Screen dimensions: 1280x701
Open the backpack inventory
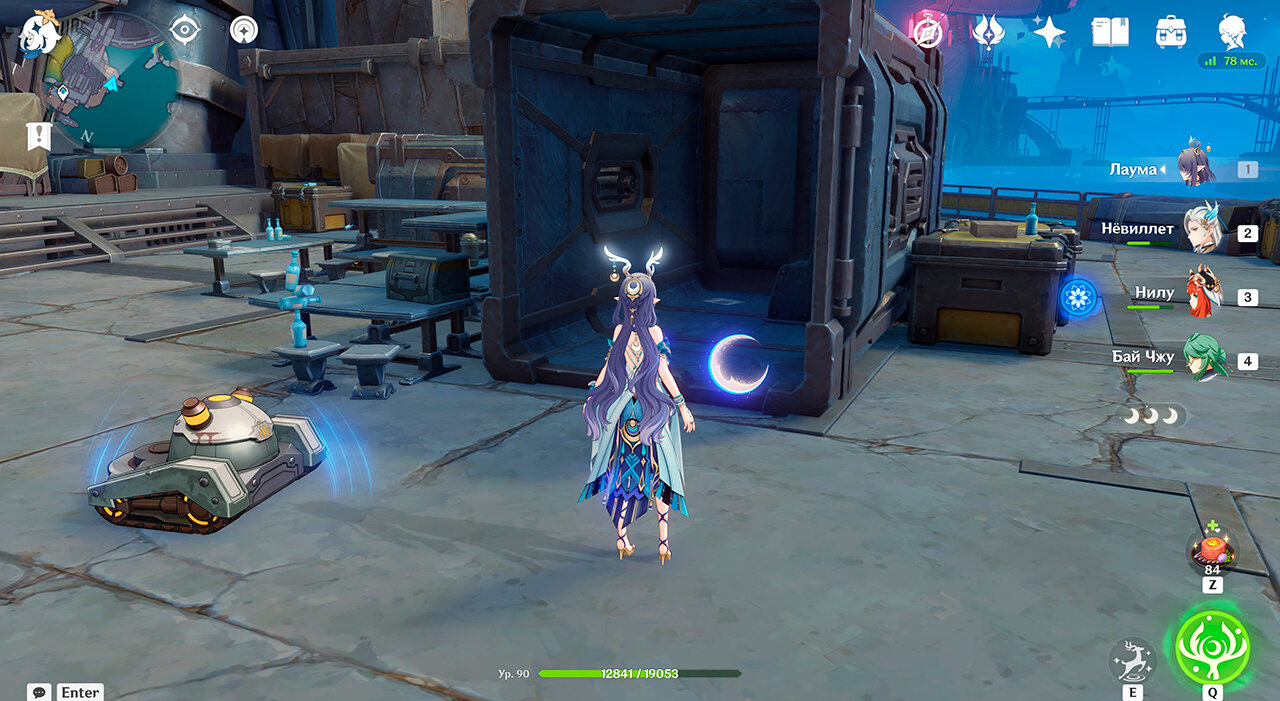click(x=1171, y=32)
